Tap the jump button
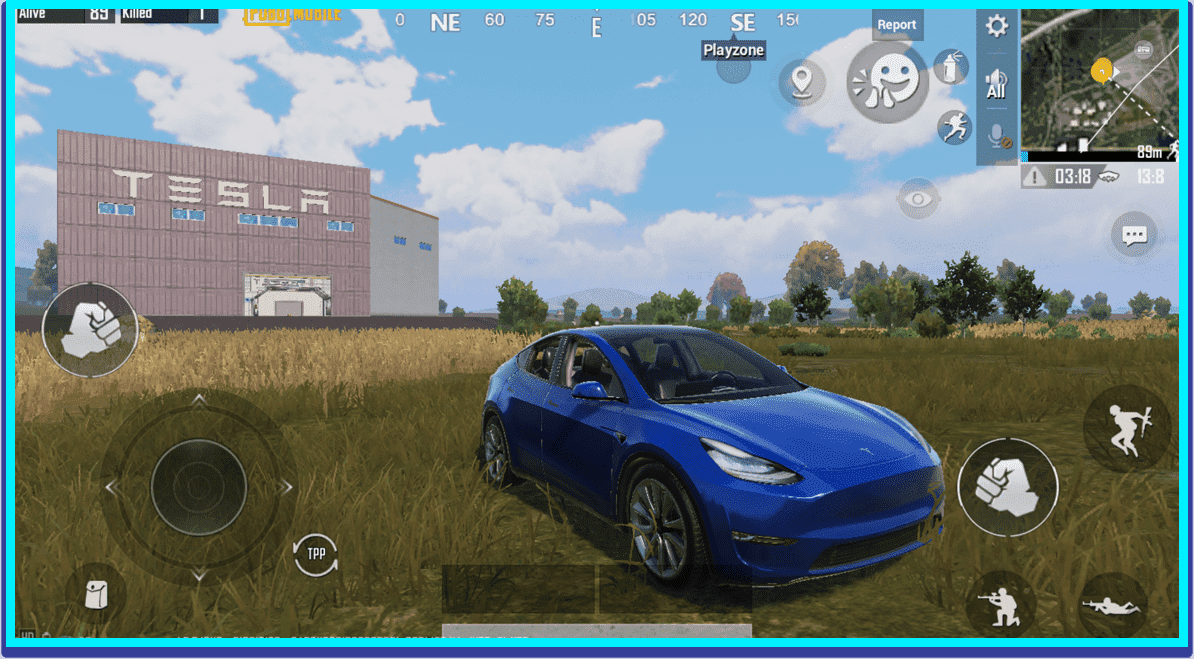The width and height of the screenshot is (1194, 659). (1127, 430)
